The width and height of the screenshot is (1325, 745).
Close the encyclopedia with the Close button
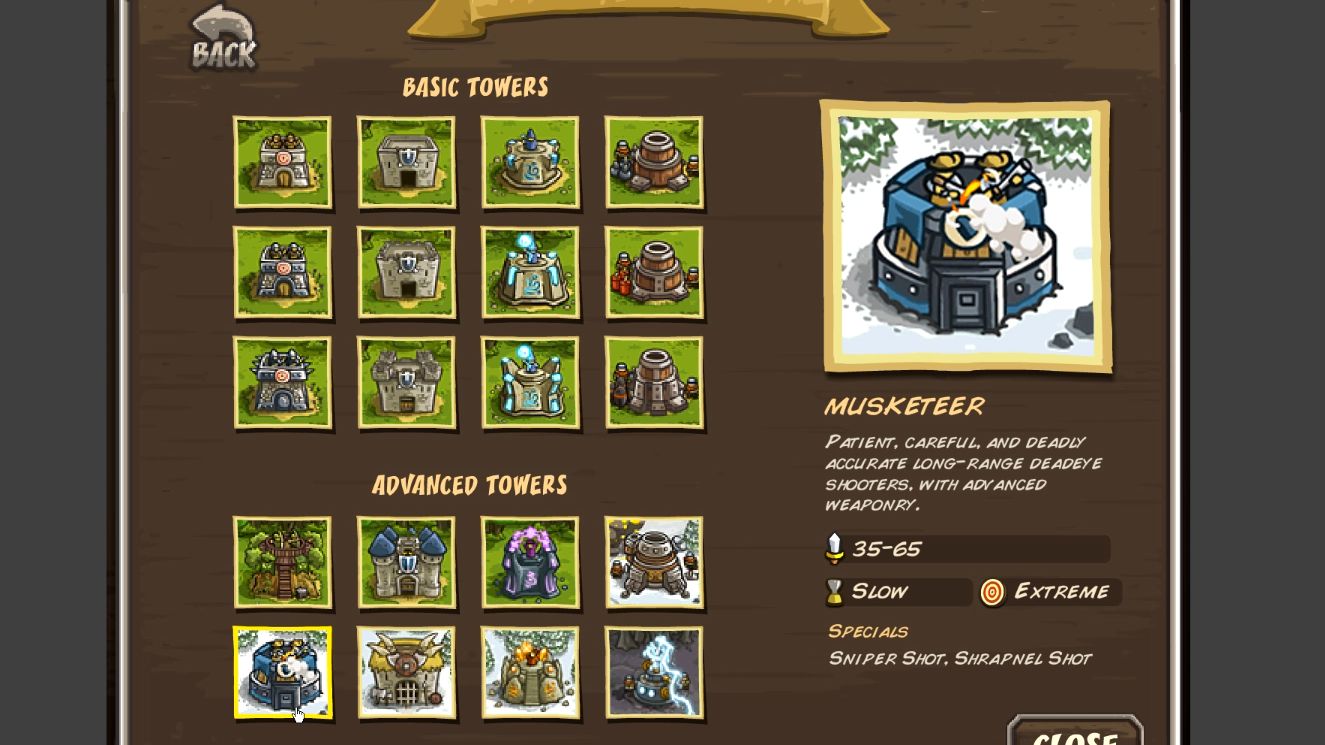pos(1074,734)
